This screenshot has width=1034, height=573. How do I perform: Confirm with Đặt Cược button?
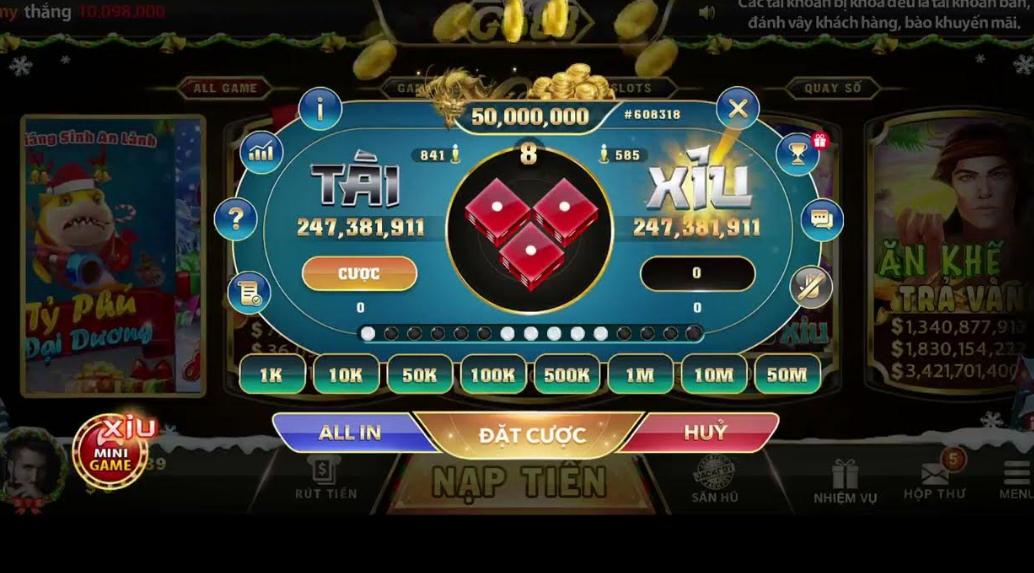point(531,435)
